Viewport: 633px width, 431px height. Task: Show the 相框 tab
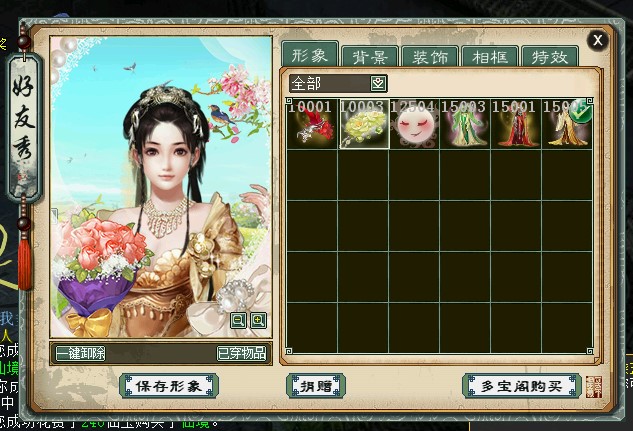click(490, 56)
